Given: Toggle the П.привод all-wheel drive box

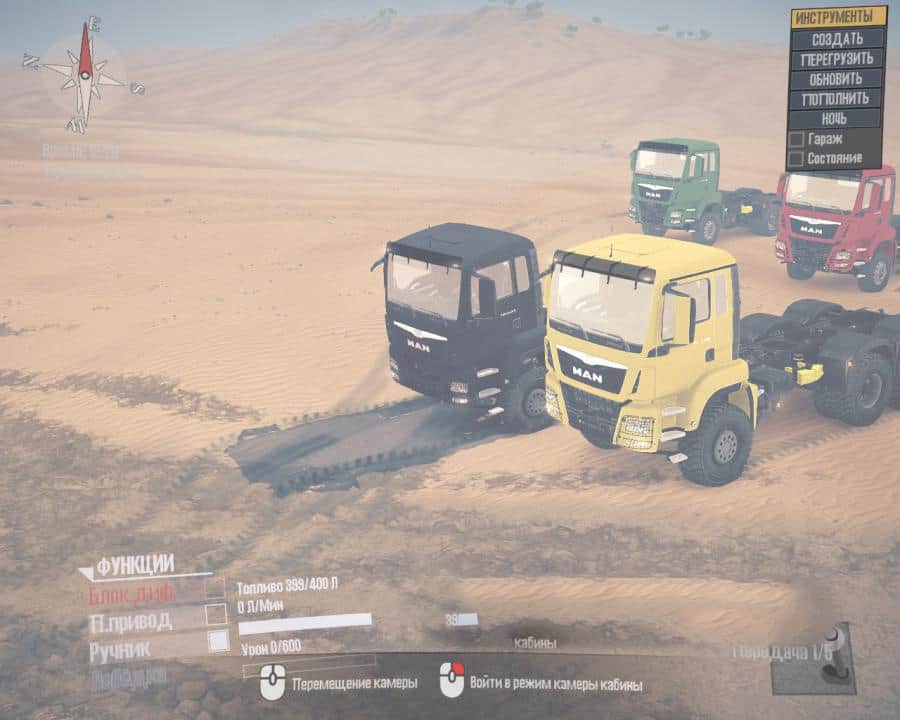Looking at the screenshot, I should [216, 616].
